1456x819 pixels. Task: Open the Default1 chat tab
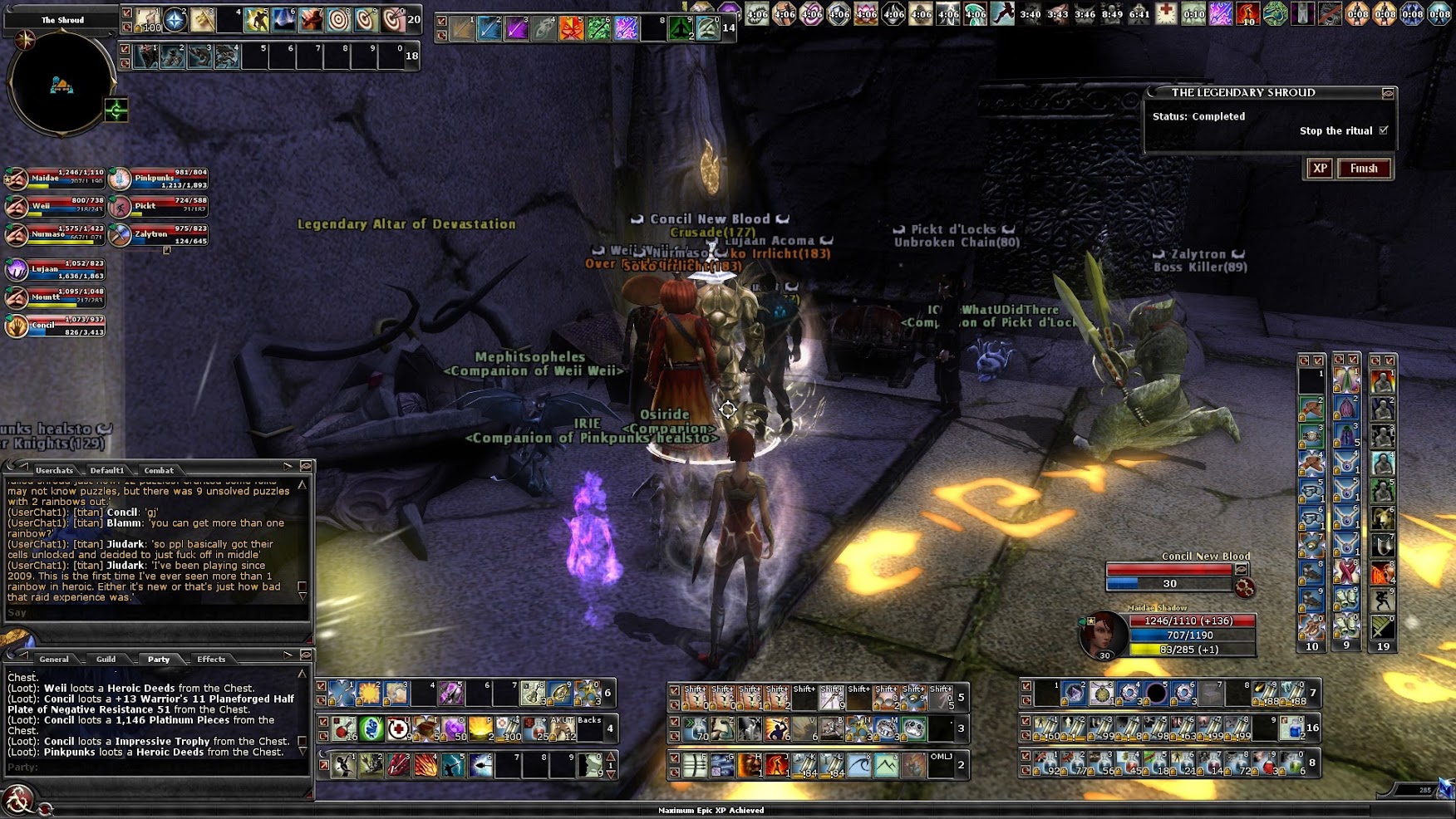[x=107, y=470]
